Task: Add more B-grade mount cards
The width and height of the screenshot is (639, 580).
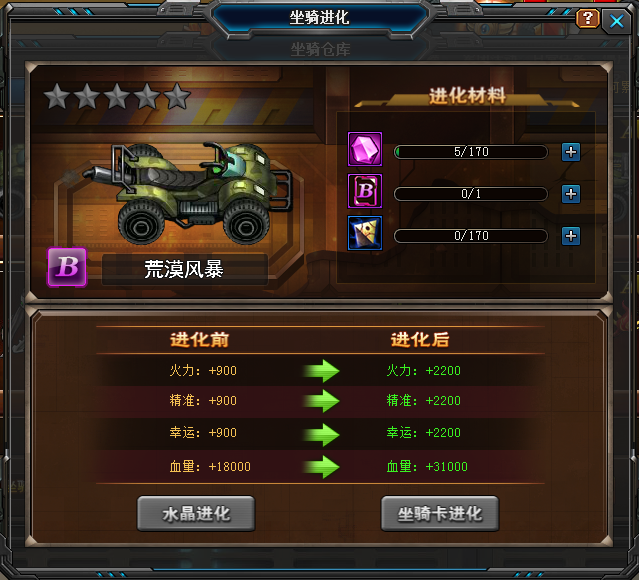Action: (571, 194)
